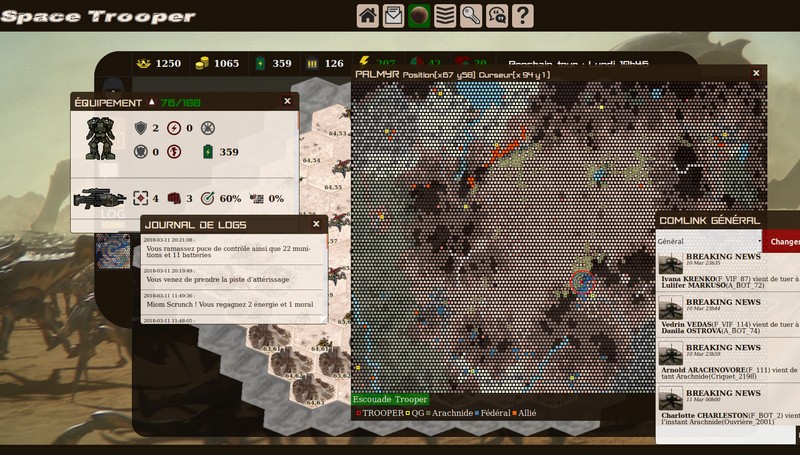Open the Général channel dropdown

tap(709, 241)
